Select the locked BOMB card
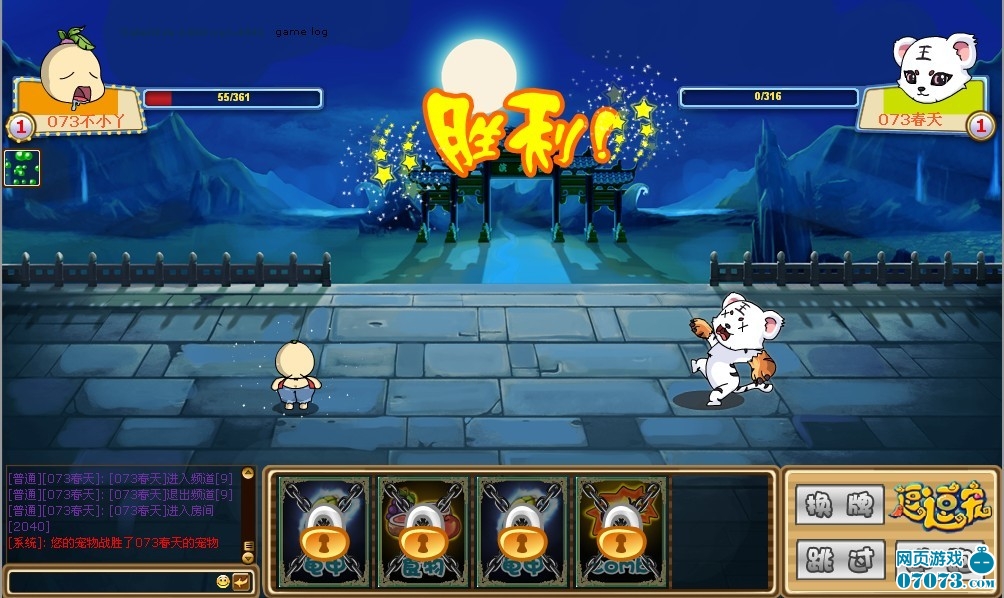The image size is (1004, 598). 620,531
